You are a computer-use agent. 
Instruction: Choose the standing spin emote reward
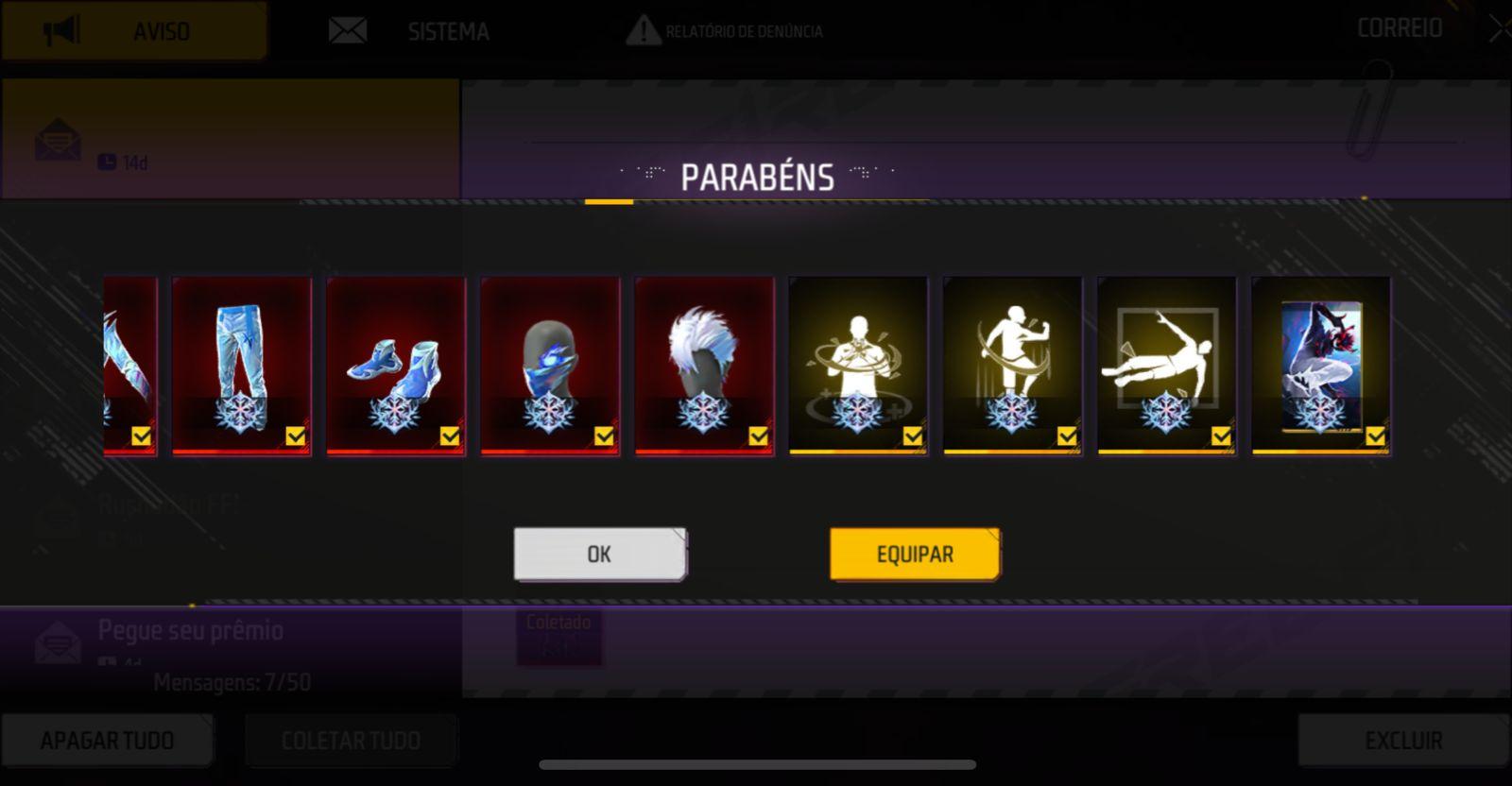tap(858, 366)
